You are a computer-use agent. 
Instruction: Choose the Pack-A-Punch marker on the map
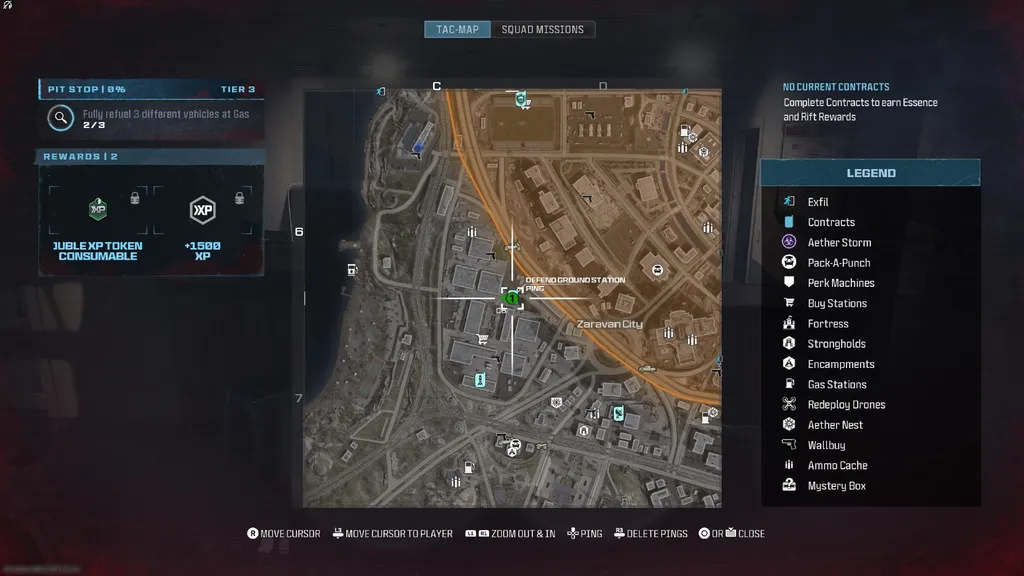point(657,269)
